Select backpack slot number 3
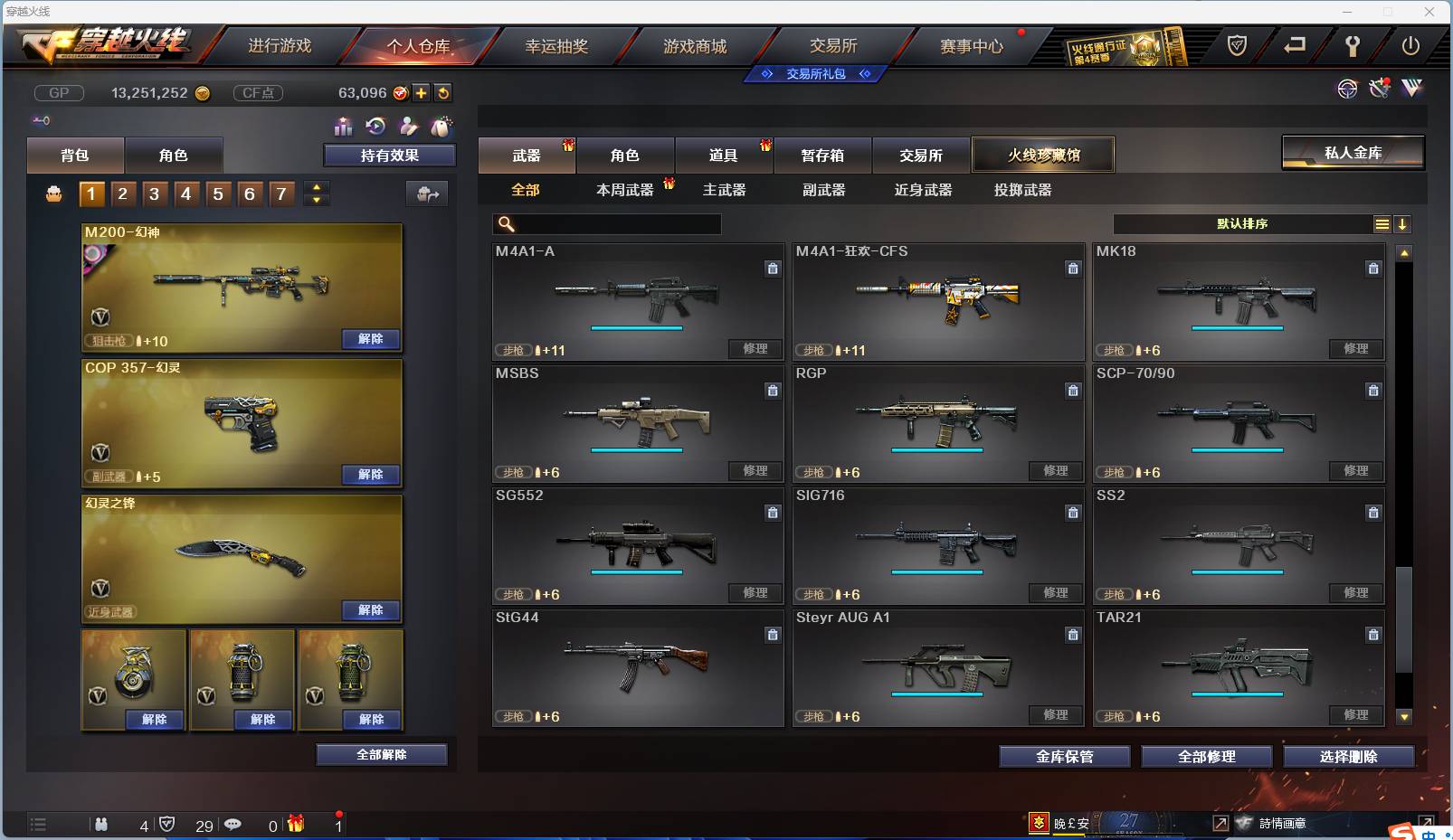1453x840 pixels. (154, 193)
